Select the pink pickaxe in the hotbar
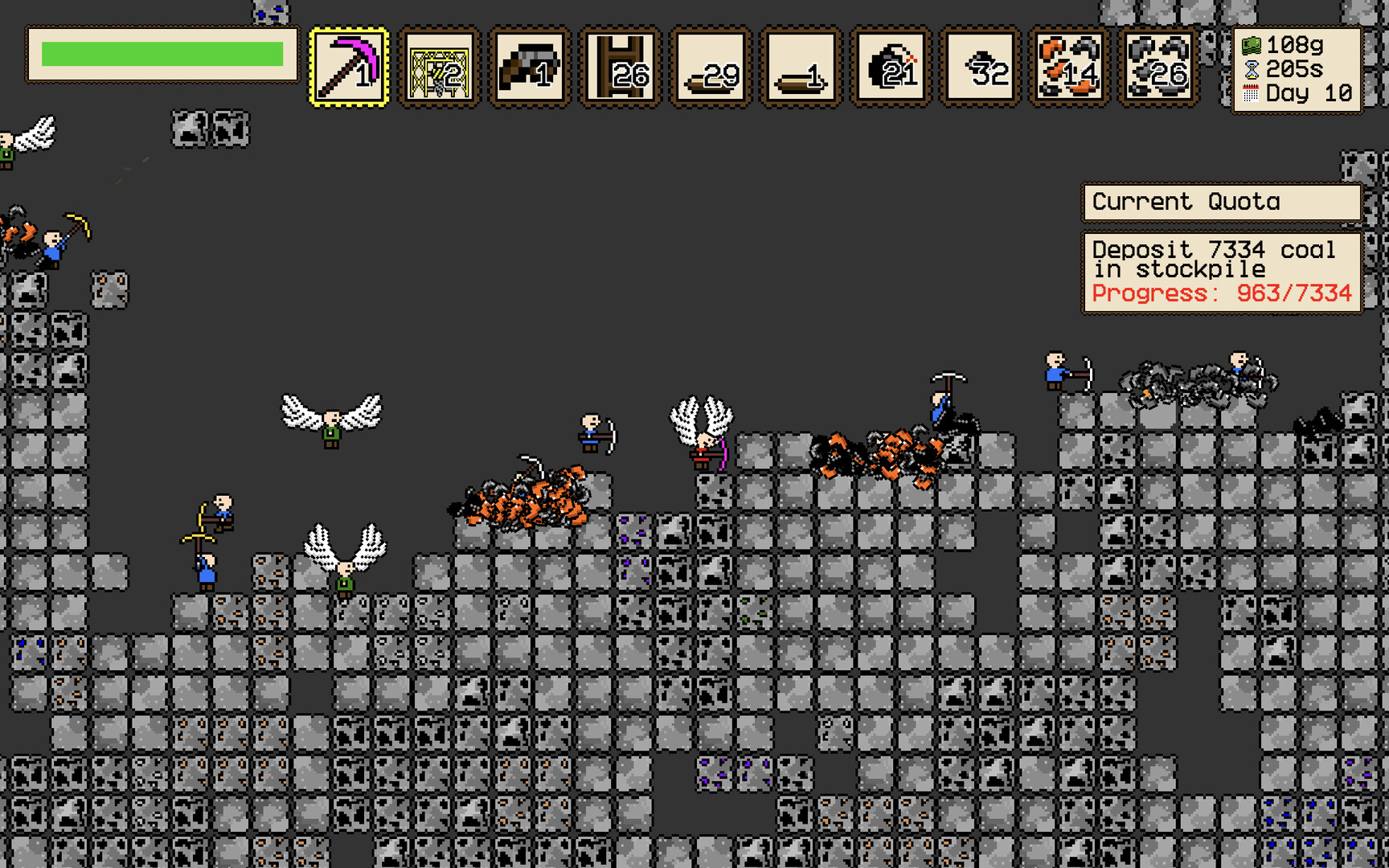The height and width of the screenshot is (868, 1389). click(x=348, y=68)
